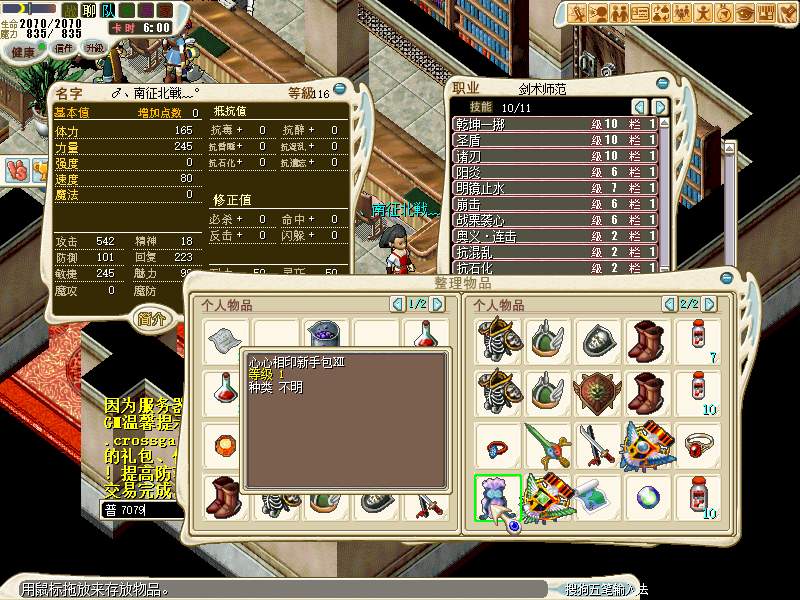Screen dimensions: 800x600
Task: Open the eye icon in top toolbar
Action: point(746,13)
